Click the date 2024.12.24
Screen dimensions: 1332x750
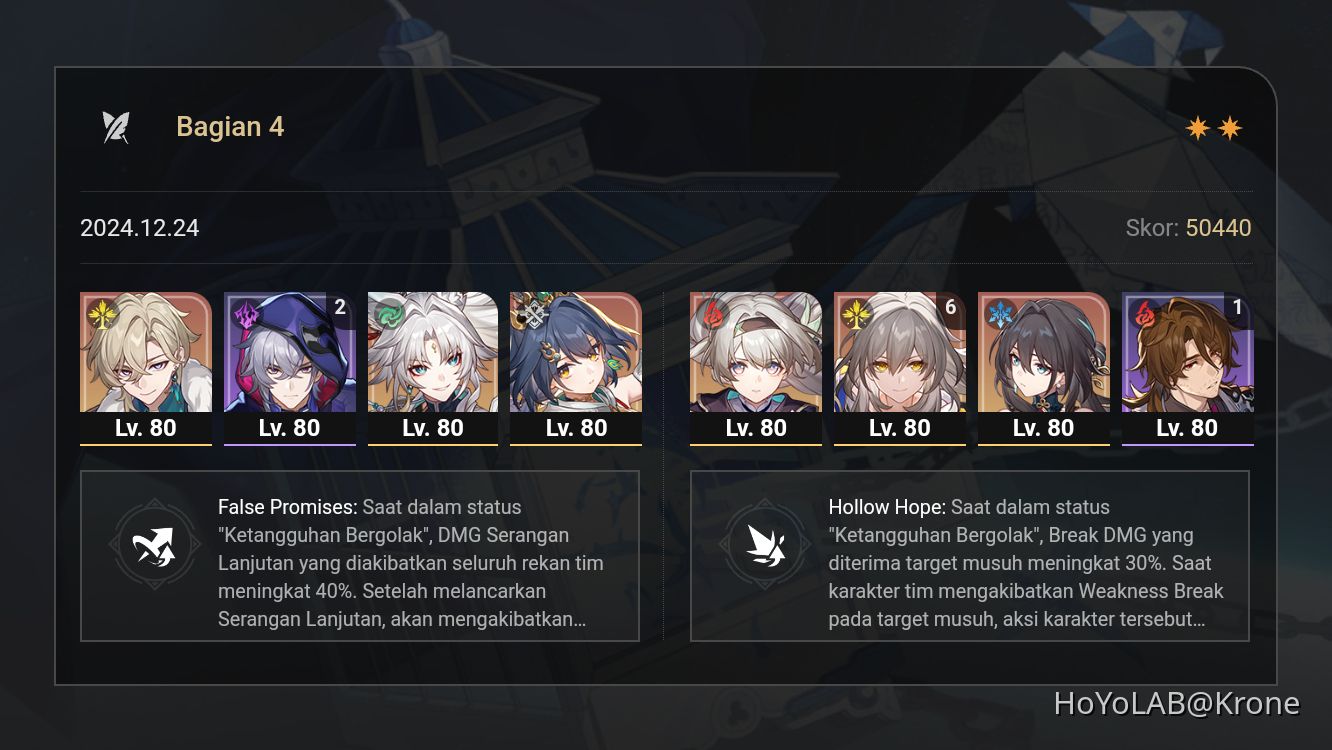[x=139, y=228]
